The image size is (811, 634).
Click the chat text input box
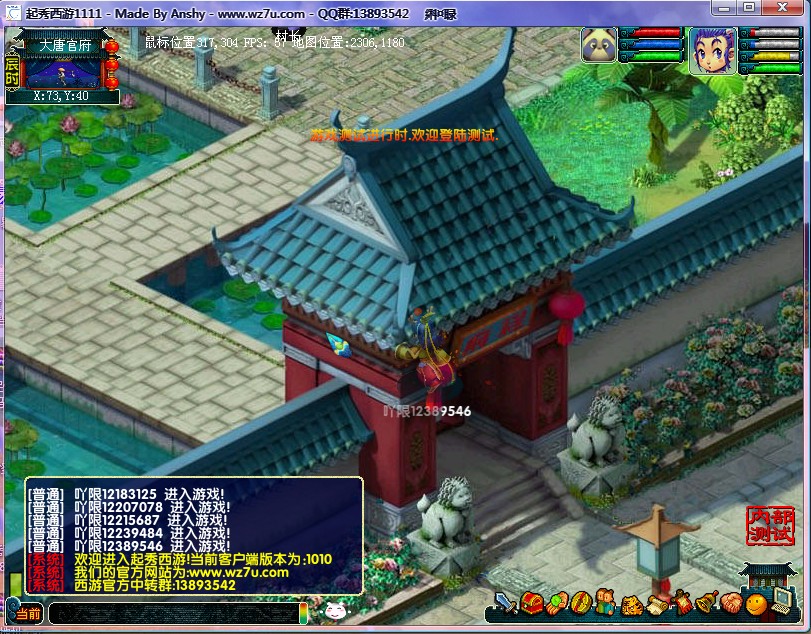coord(172,614)
